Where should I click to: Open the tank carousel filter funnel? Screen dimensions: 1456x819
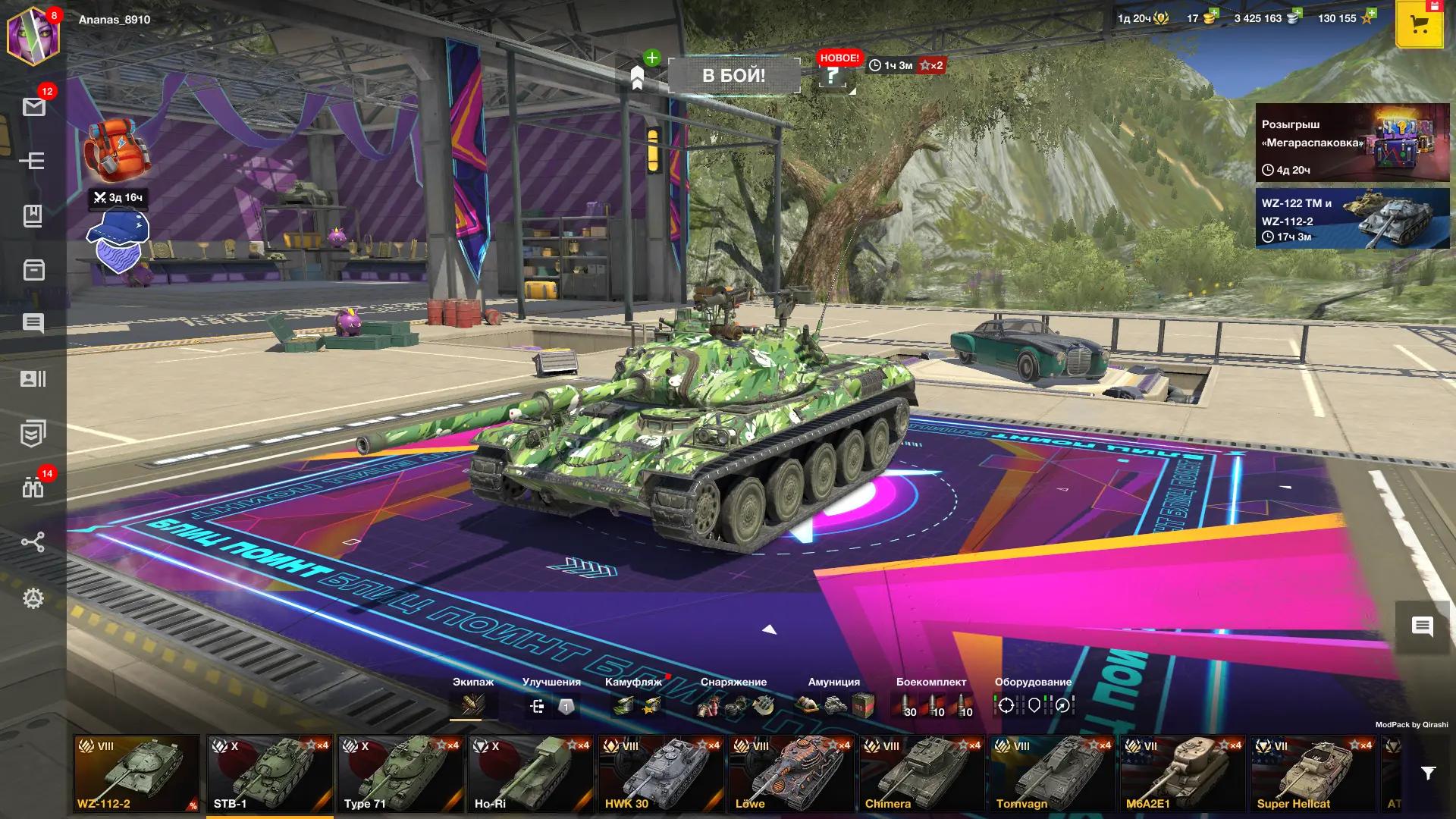pos(1428,773)
